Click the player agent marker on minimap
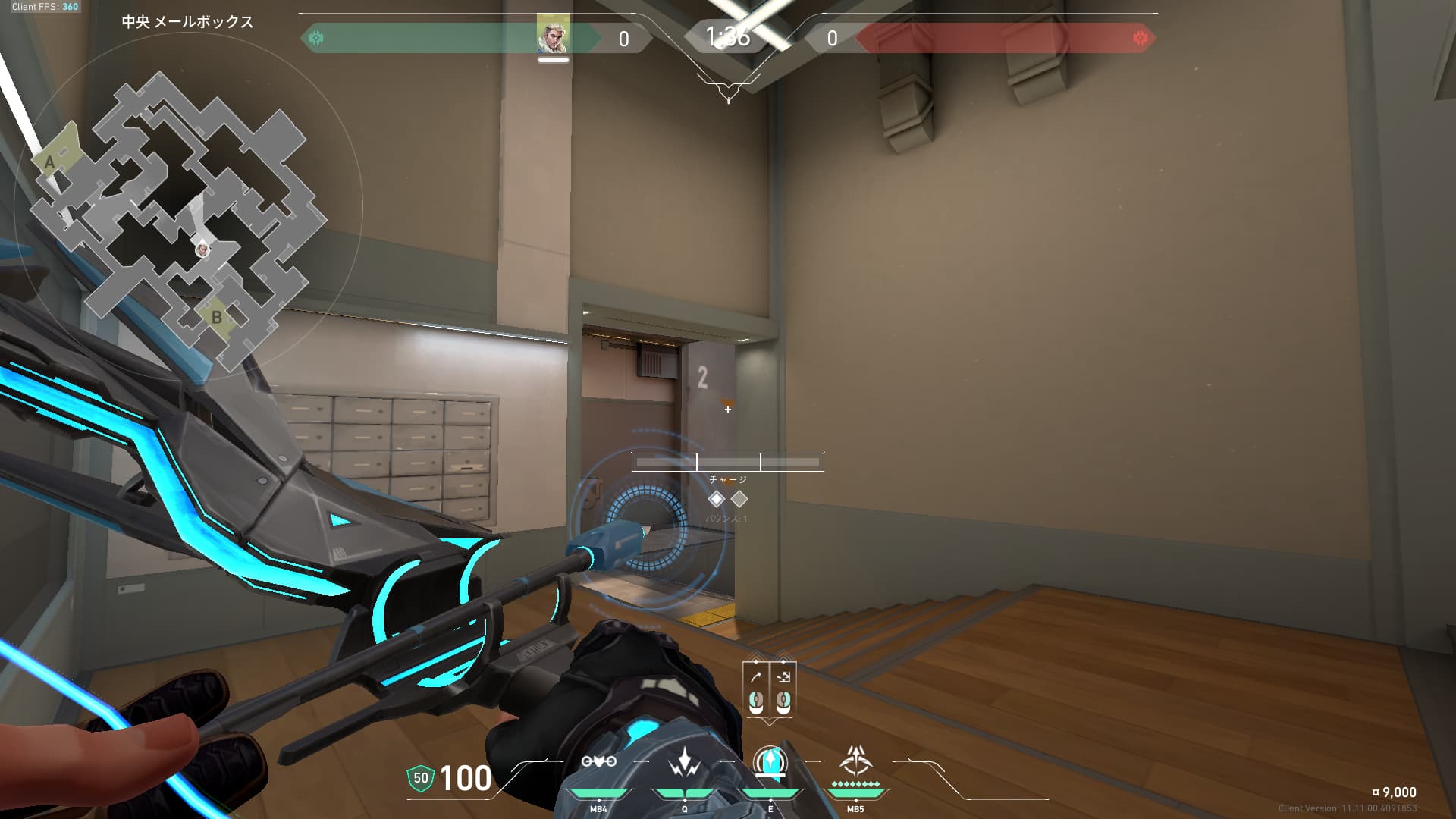The width and height of the screenshot is (1456, 819). click(202, 249)
